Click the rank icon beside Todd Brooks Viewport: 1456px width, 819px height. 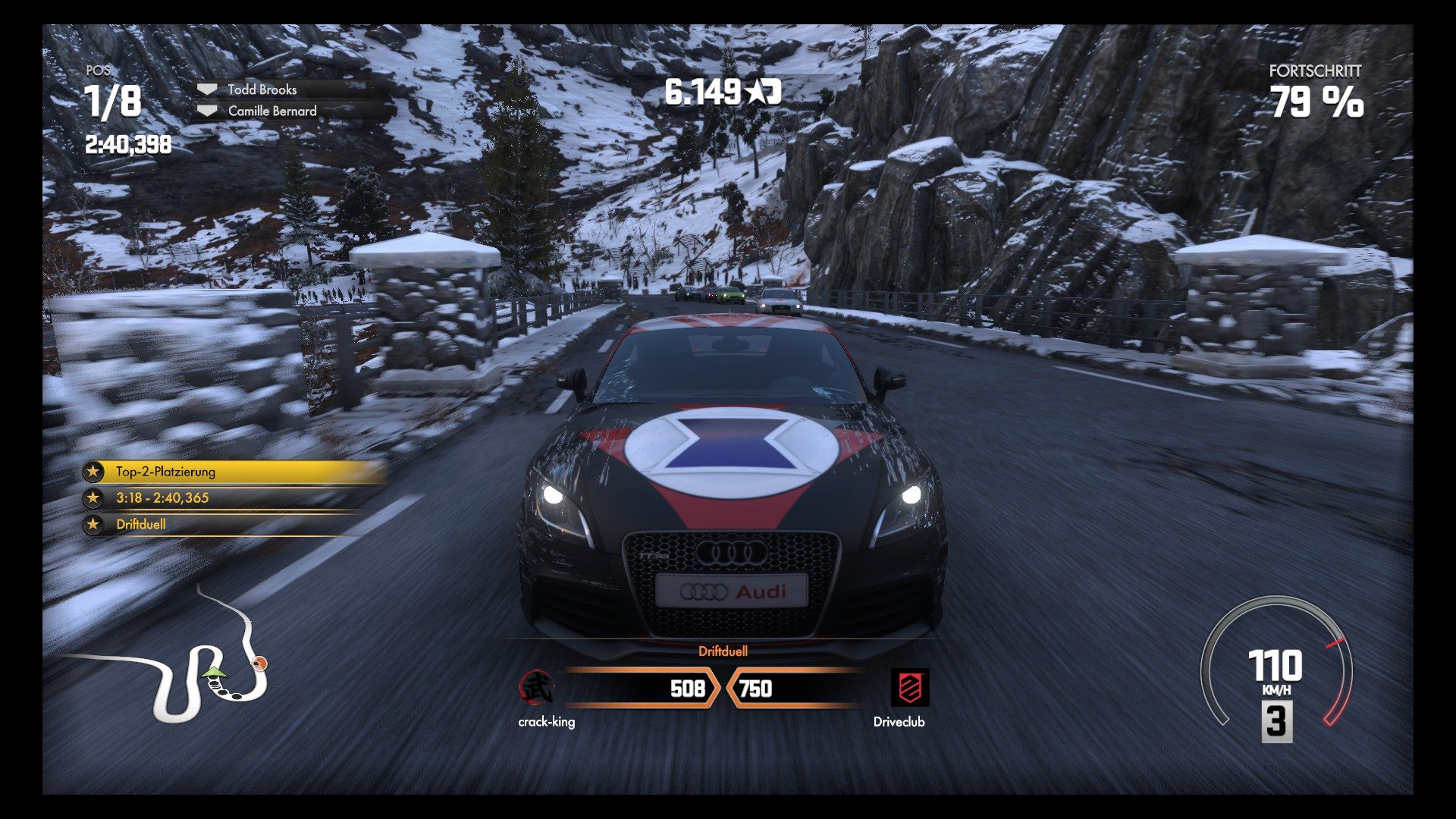pyautogui.click(x=206, y=89)
